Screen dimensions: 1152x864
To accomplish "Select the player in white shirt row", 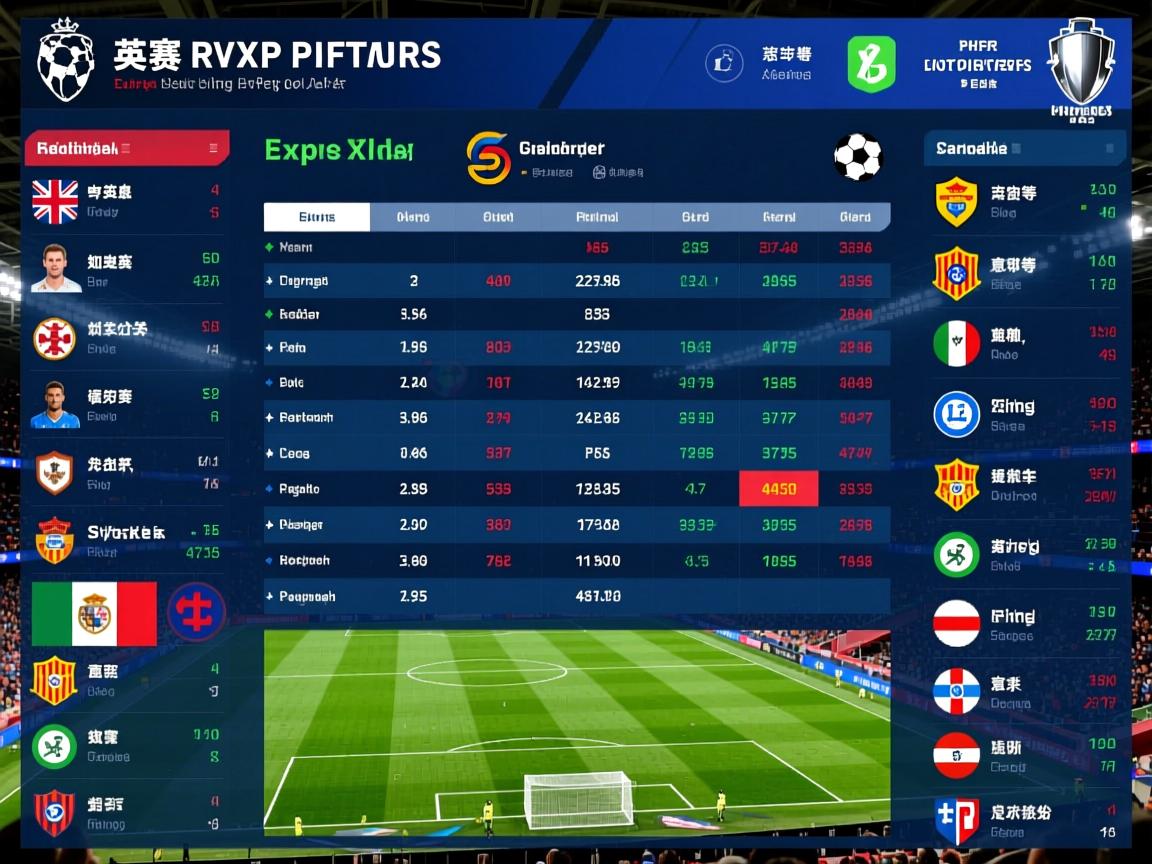I will point(124,270).
